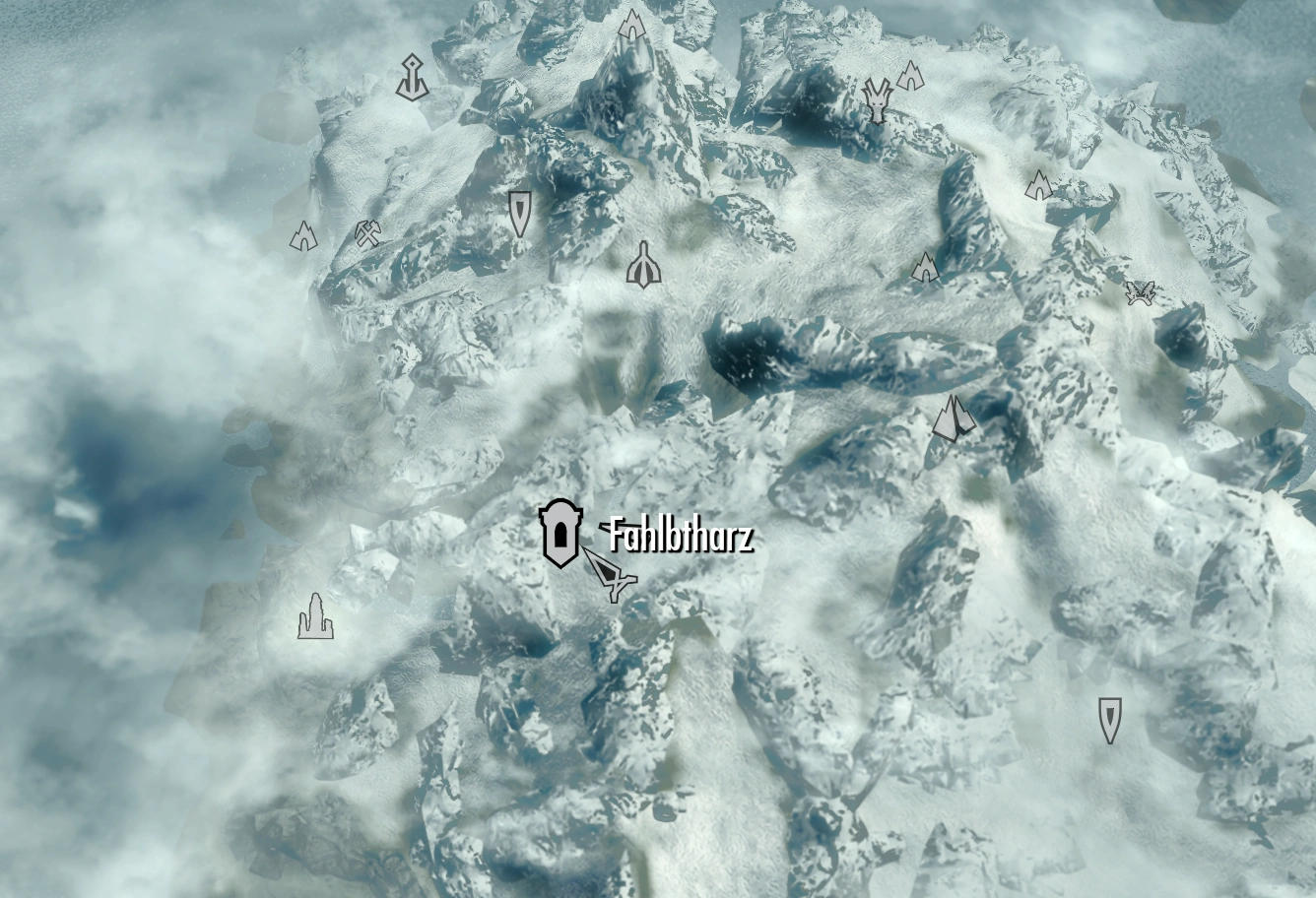Select the crossed pickaxes mine marker
The width and height of the screenshot is (1316, 898).
coord(368,233)
